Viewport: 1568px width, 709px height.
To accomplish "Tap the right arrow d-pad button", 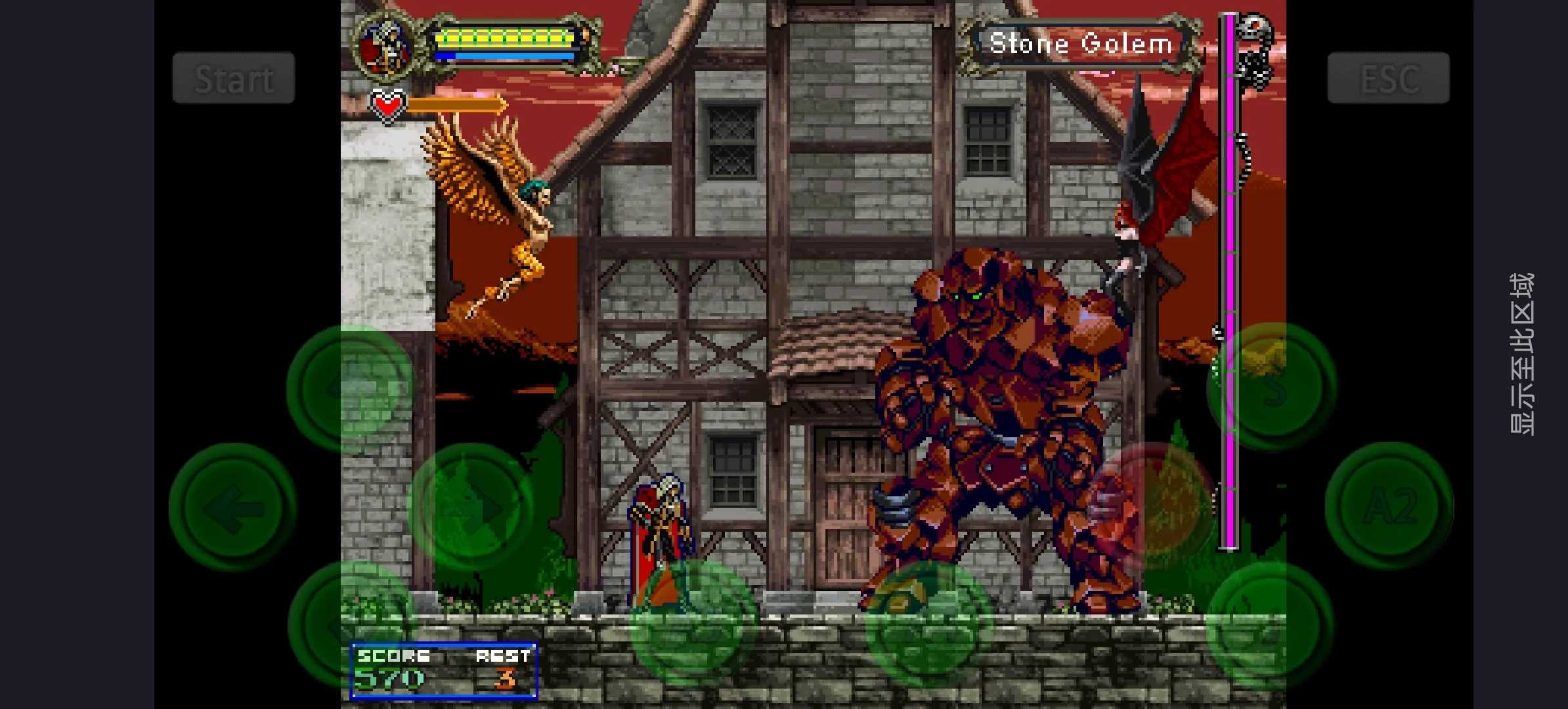I will pyautogui.click(x=470, y=507).
